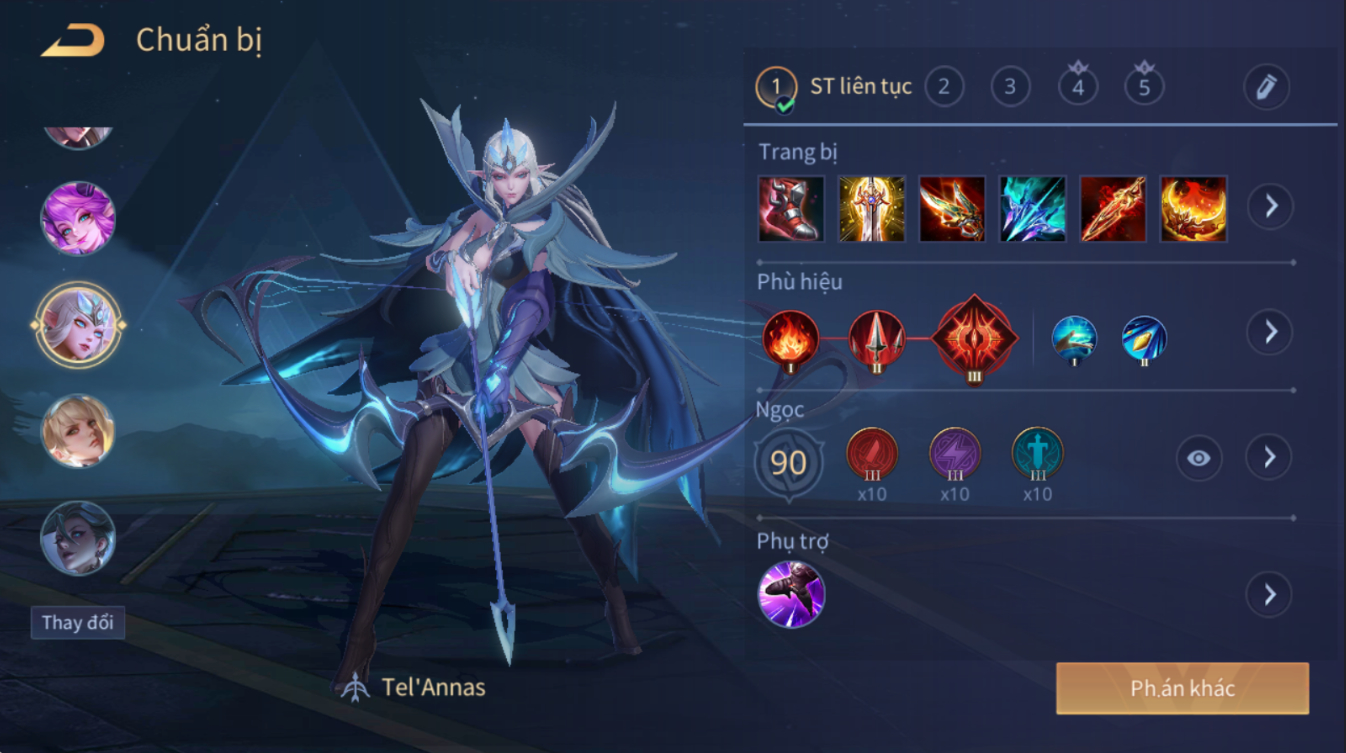Select build preset number 2
Image resolution: width=1346 pixels, height=753 pixels.
tap(943, 87)
